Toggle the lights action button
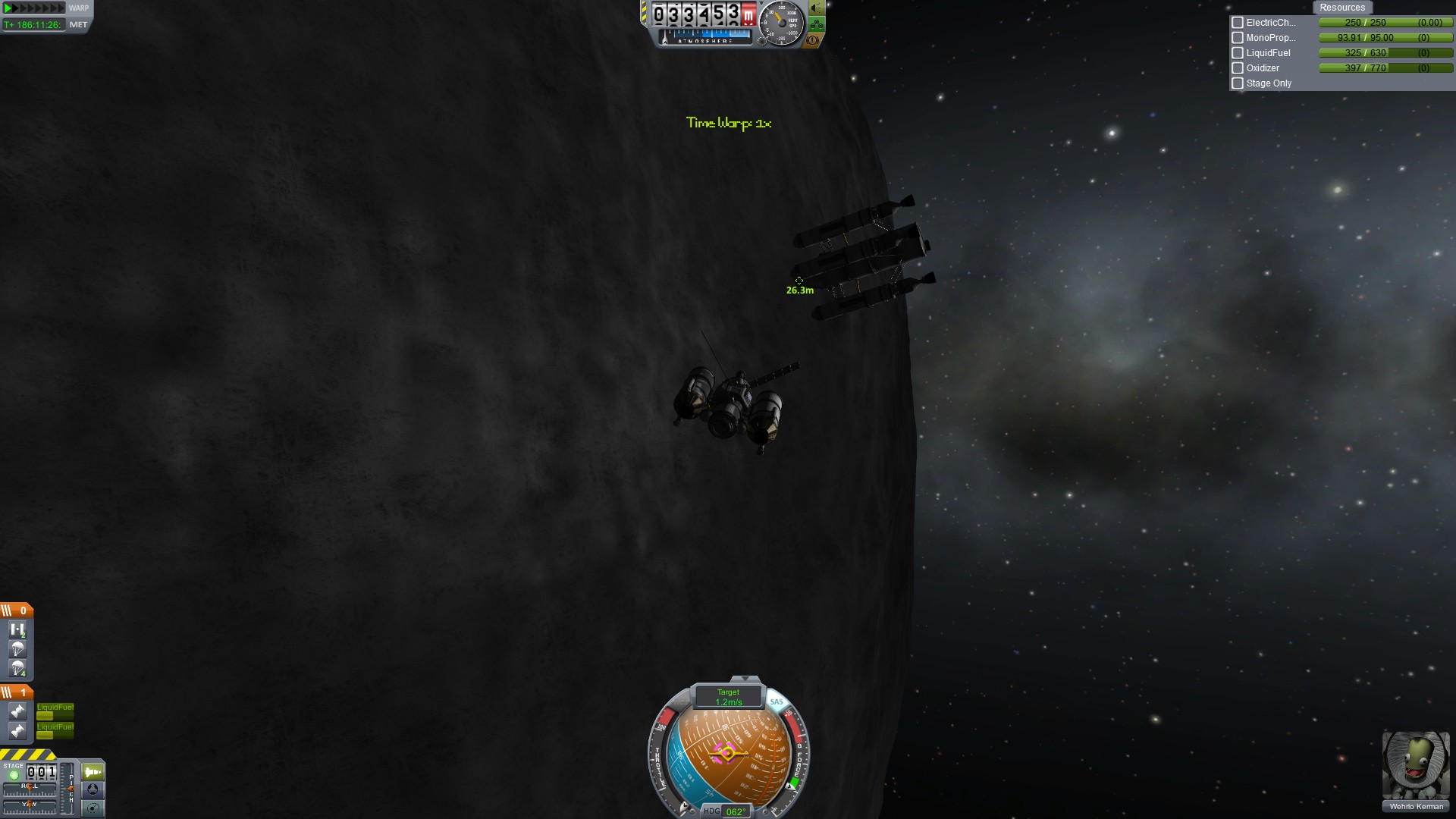 tap(817, 8)
